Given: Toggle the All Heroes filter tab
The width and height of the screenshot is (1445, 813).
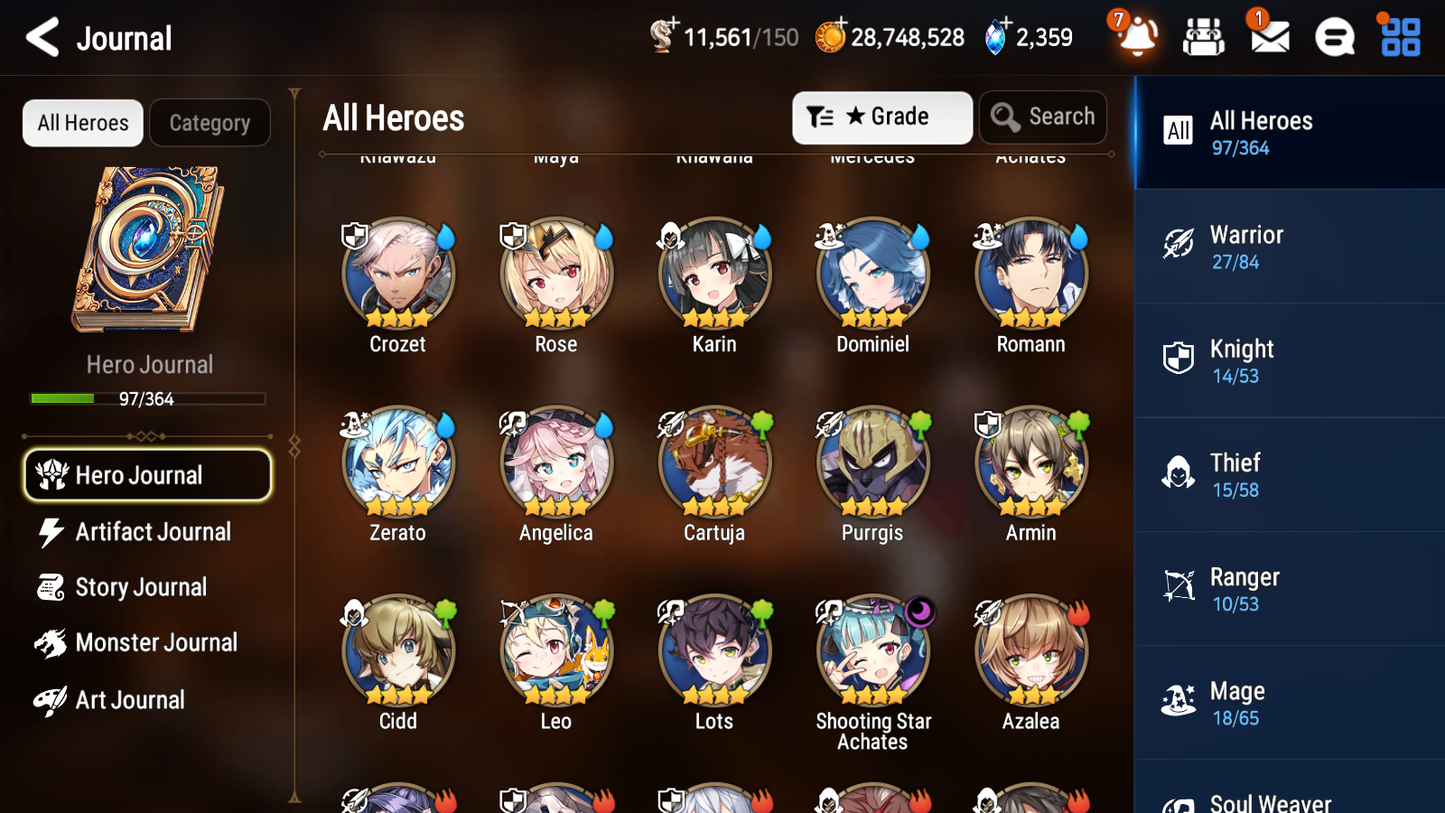Looking at the screenshot, I should click(82, 122).
